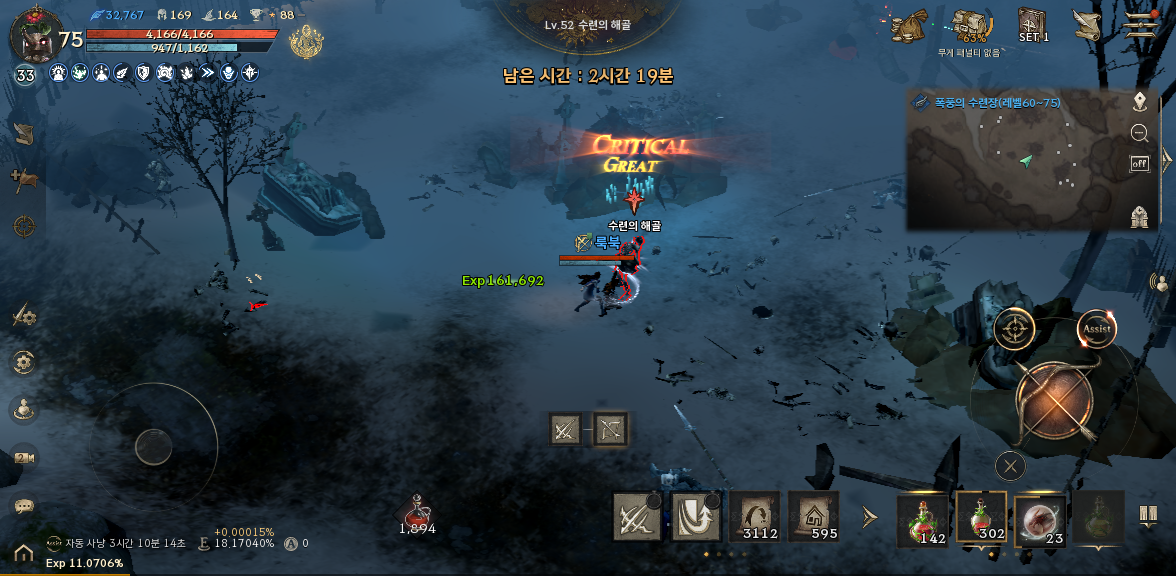
Task: Open the chat speech bubble icon
Action: tap(24, 506)
